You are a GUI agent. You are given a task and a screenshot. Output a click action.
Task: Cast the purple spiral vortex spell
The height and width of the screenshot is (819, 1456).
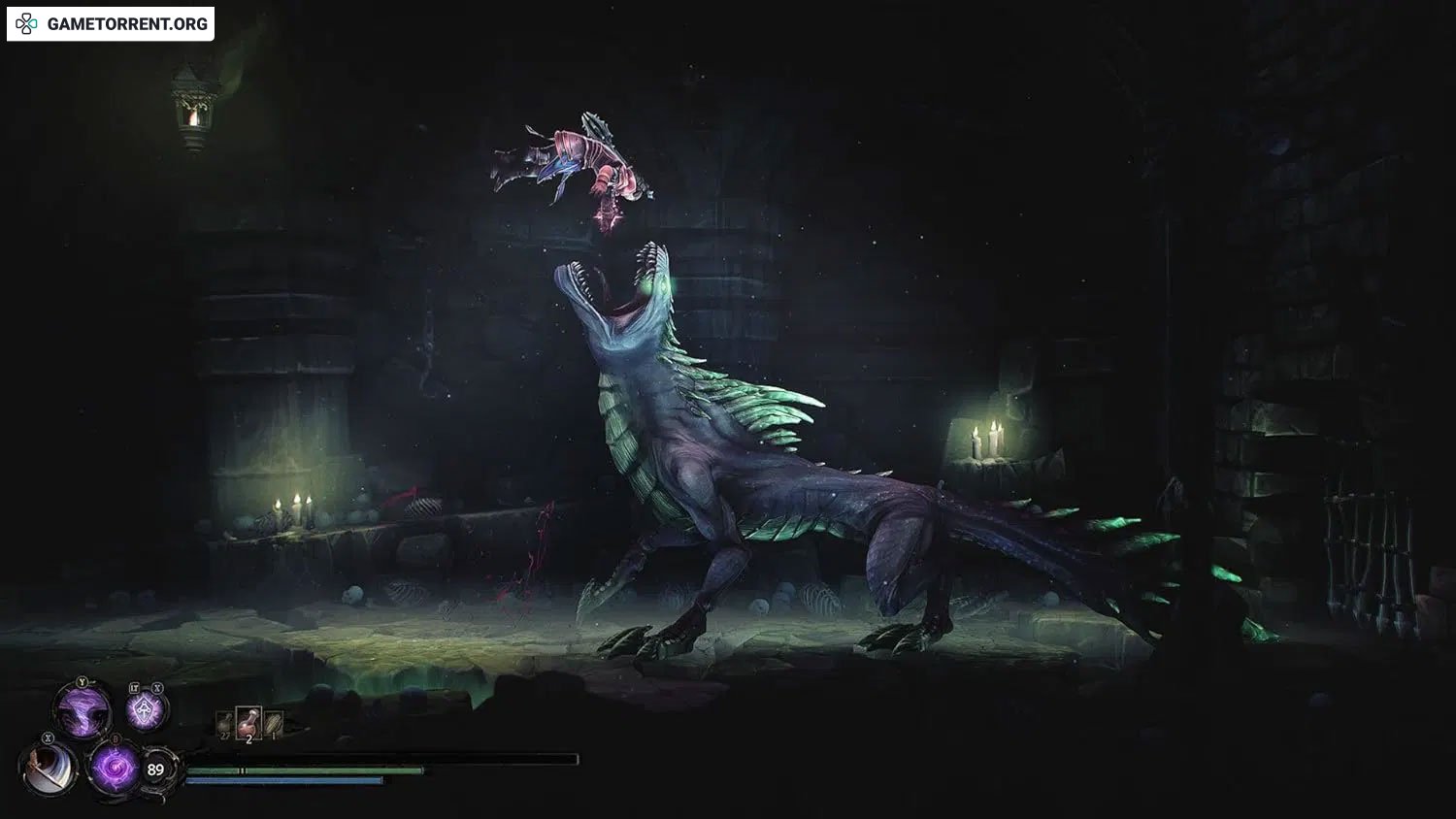[x=114, y=769]
